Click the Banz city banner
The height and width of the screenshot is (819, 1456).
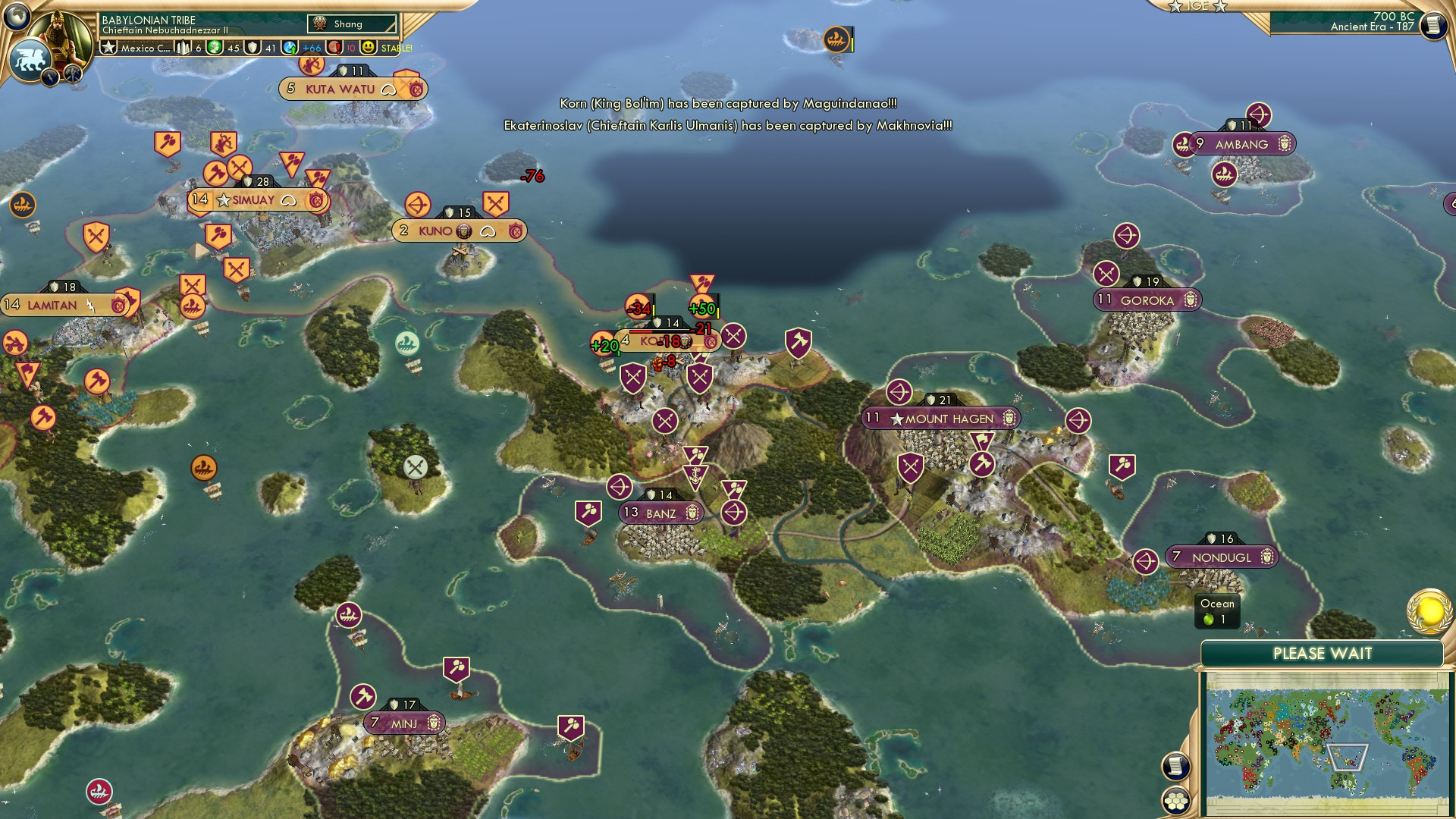(661, 512)
